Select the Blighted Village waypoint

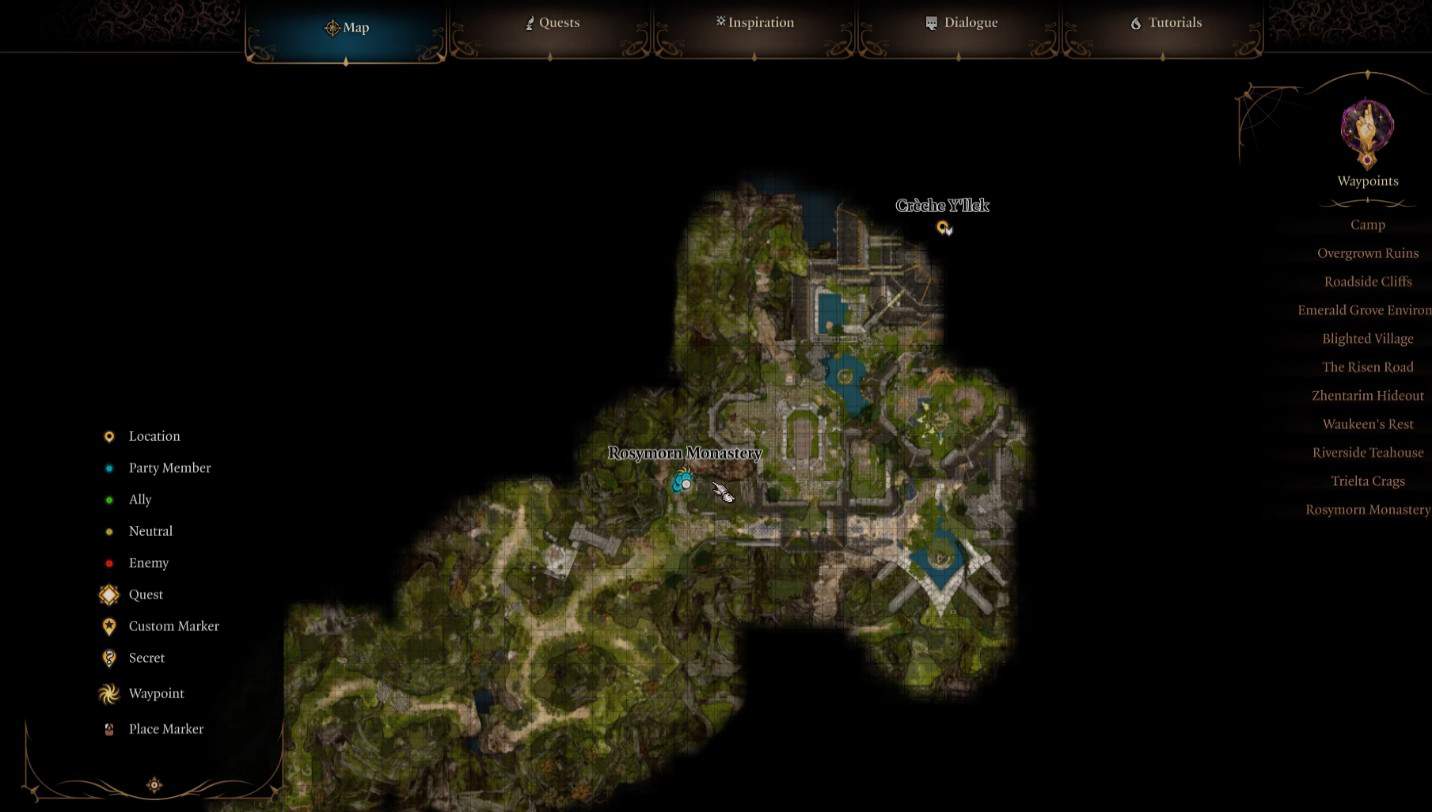tap(1367, 338)
